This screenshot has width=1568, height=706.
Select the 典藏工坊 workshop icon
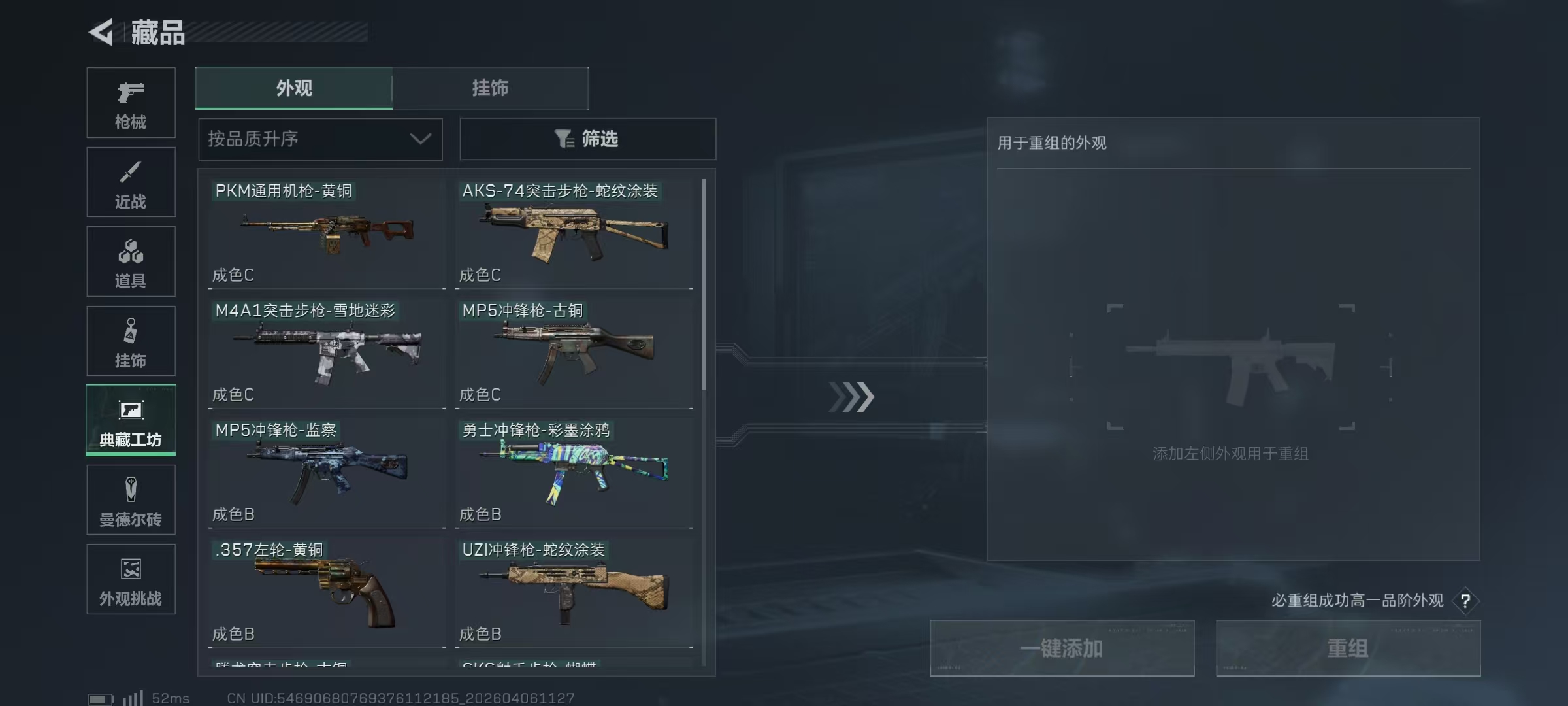click(131, 420)
